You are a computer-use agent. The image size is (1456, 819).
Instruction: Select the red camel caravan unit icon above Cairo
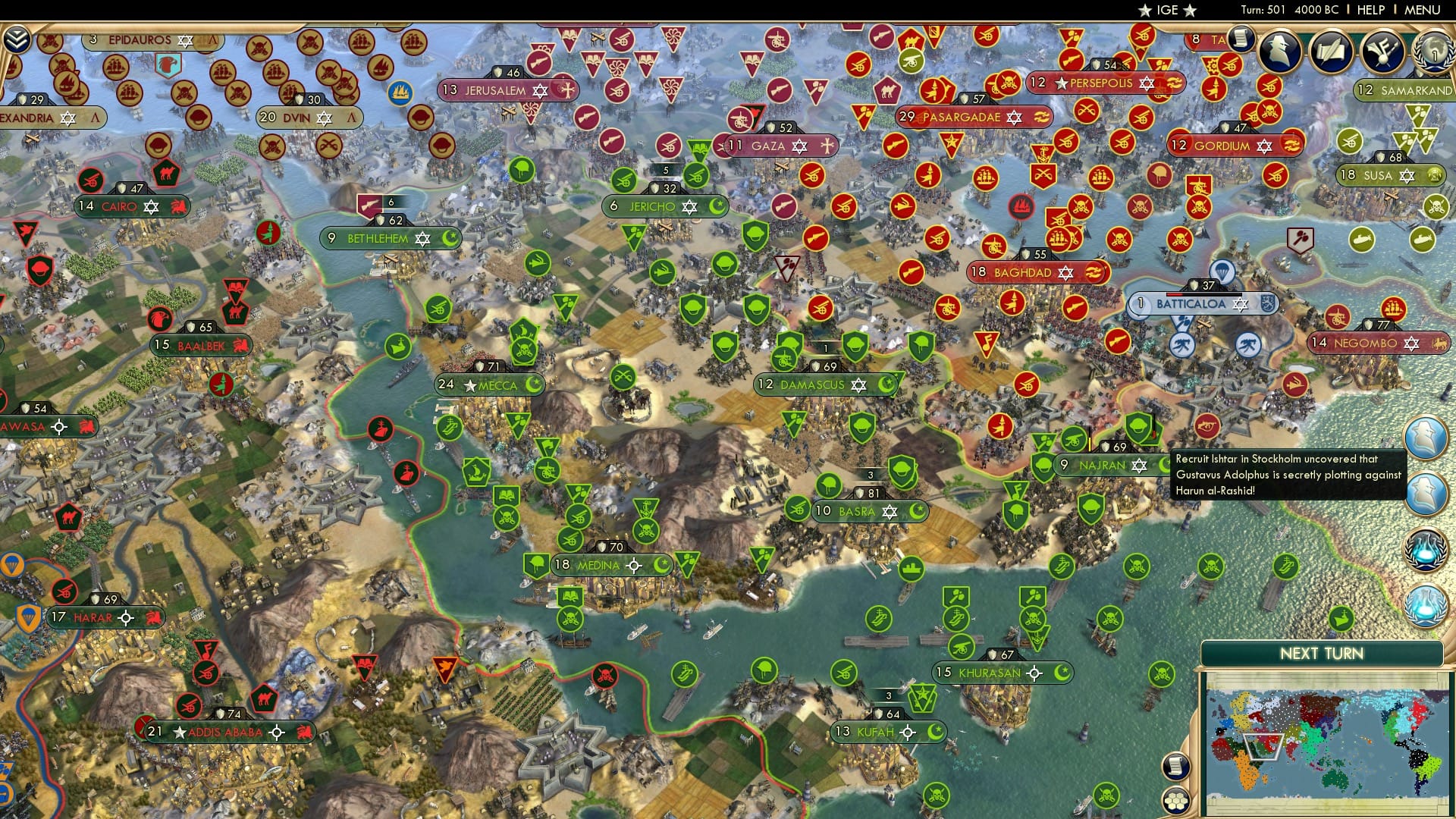pos(166,171)
